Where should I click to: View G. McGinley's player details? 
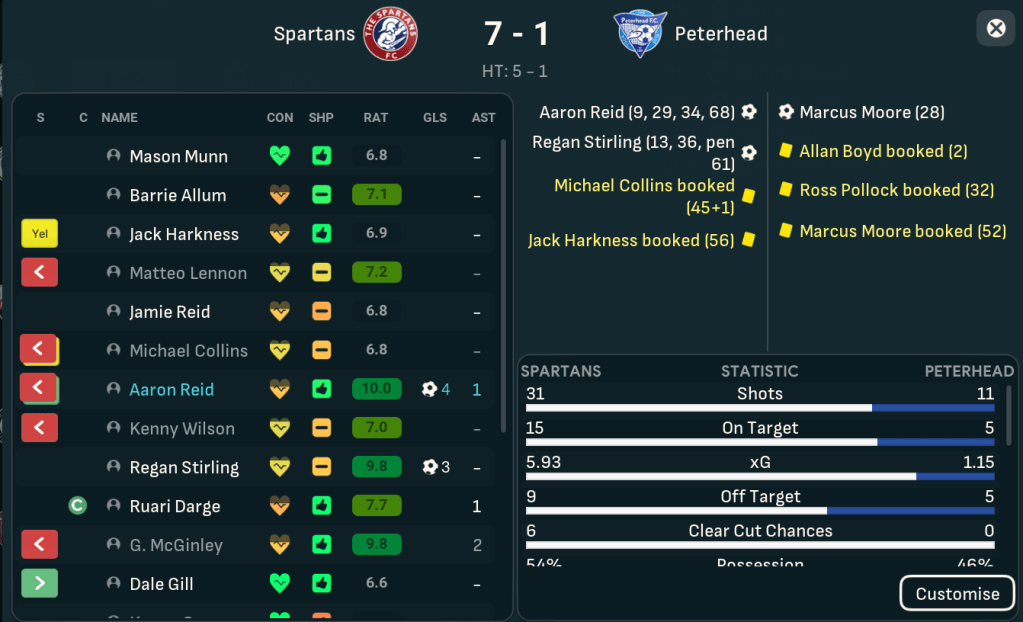[x=176, y=546]
